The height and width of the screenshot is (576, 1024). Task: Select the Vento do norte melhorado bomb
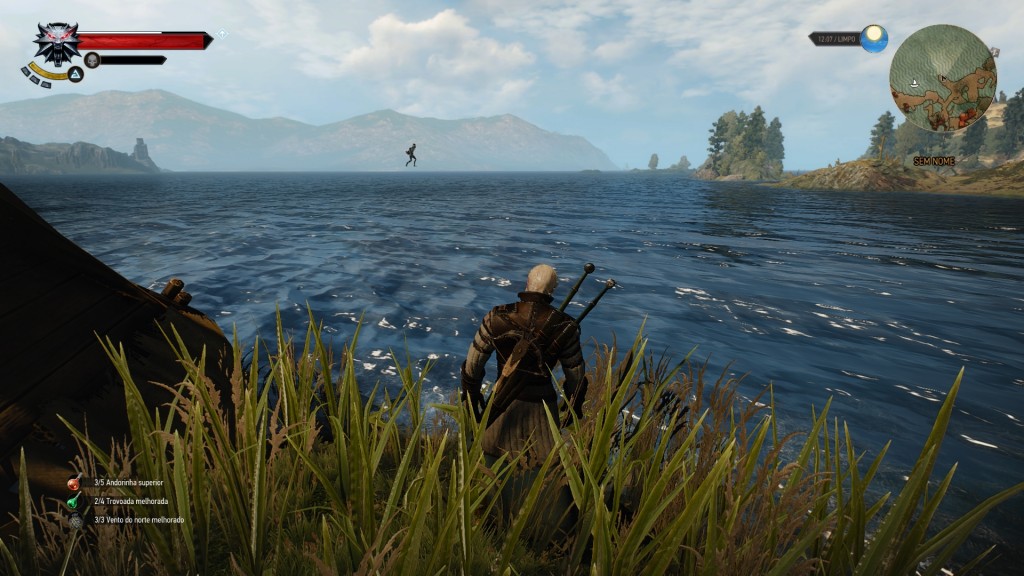(74, 520)
